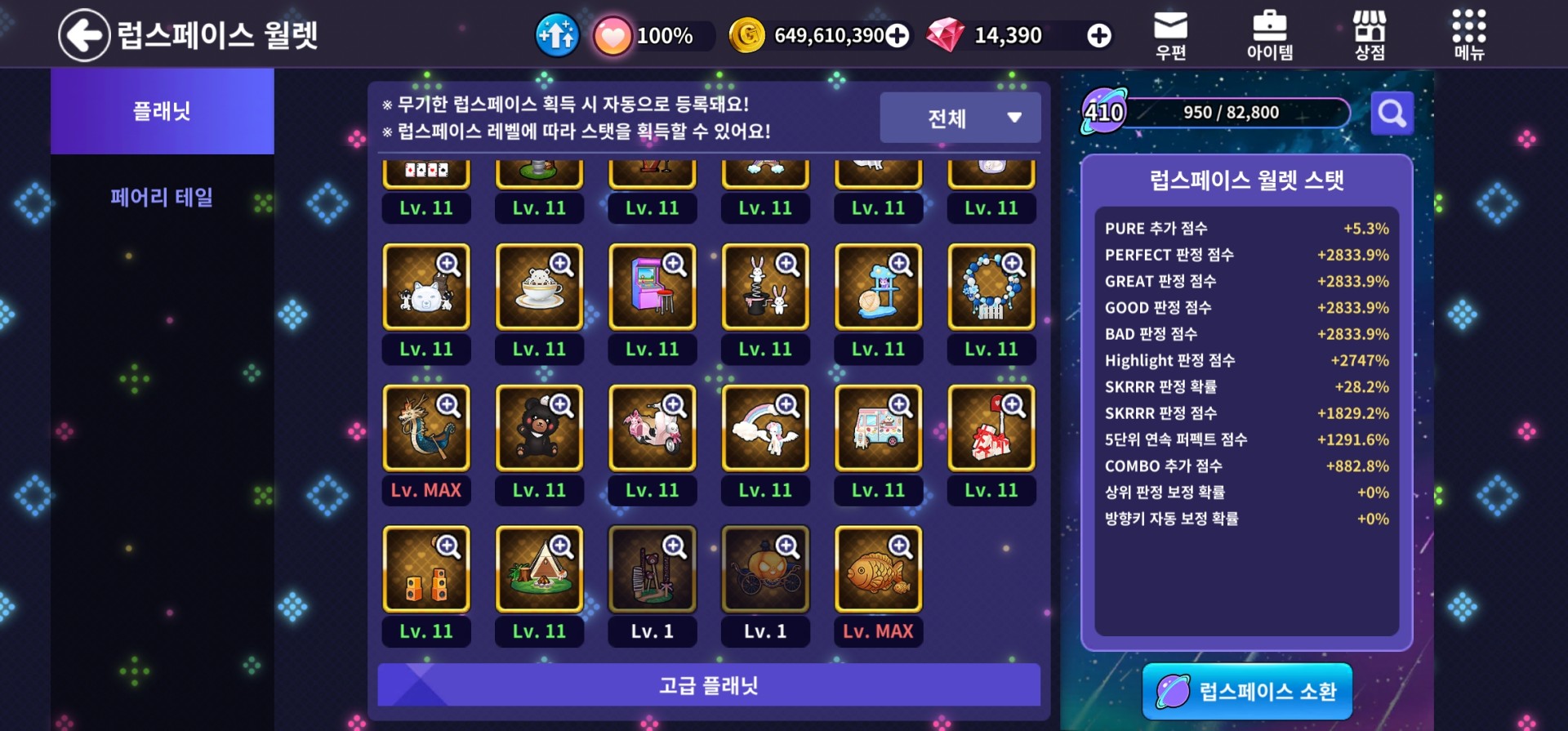The width and height of the screenshot is (1568, 731).
Task: Click the magnifying glass search button
Action: tap(1392, 113)
